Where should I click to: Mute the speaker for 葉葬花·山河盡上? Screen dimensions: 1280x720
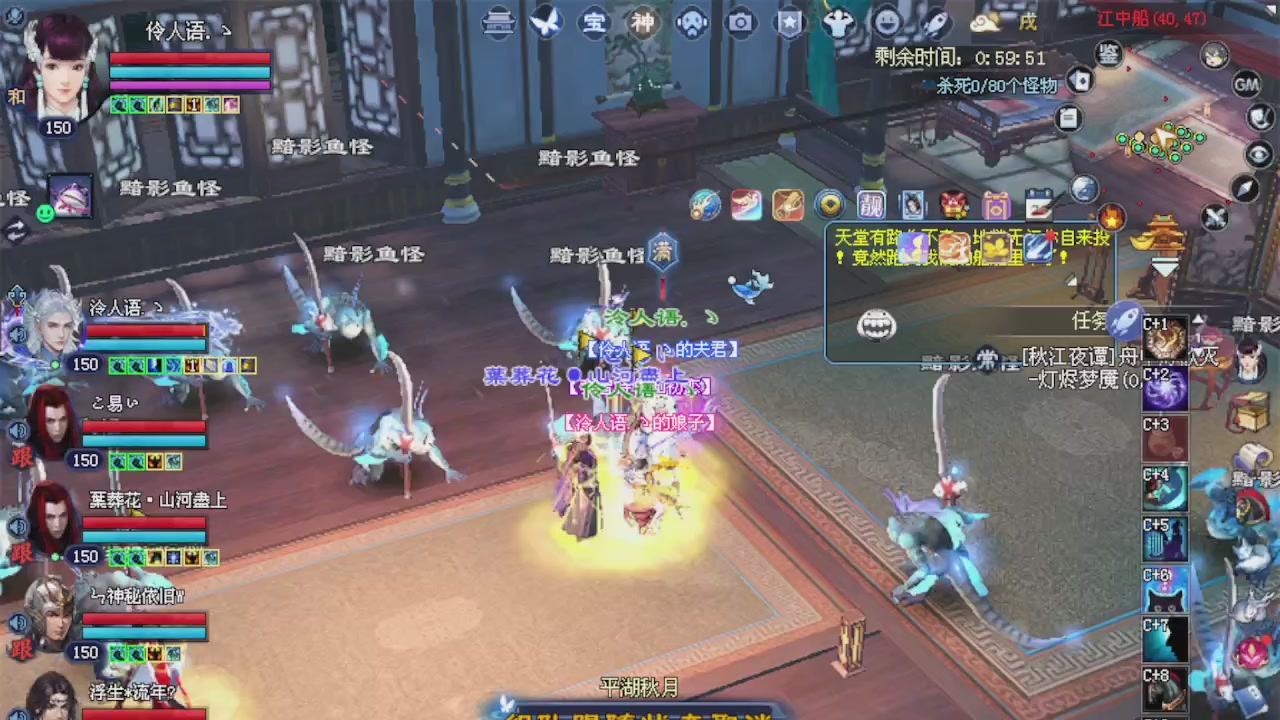pos(18,525)
